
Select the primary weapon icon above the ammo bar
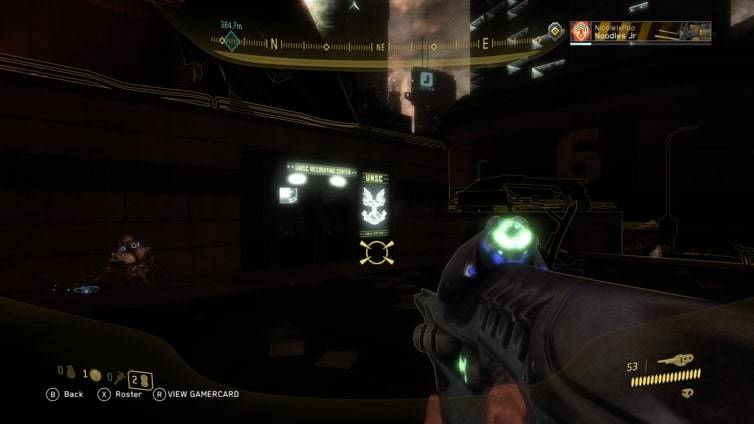coord(675,360)
